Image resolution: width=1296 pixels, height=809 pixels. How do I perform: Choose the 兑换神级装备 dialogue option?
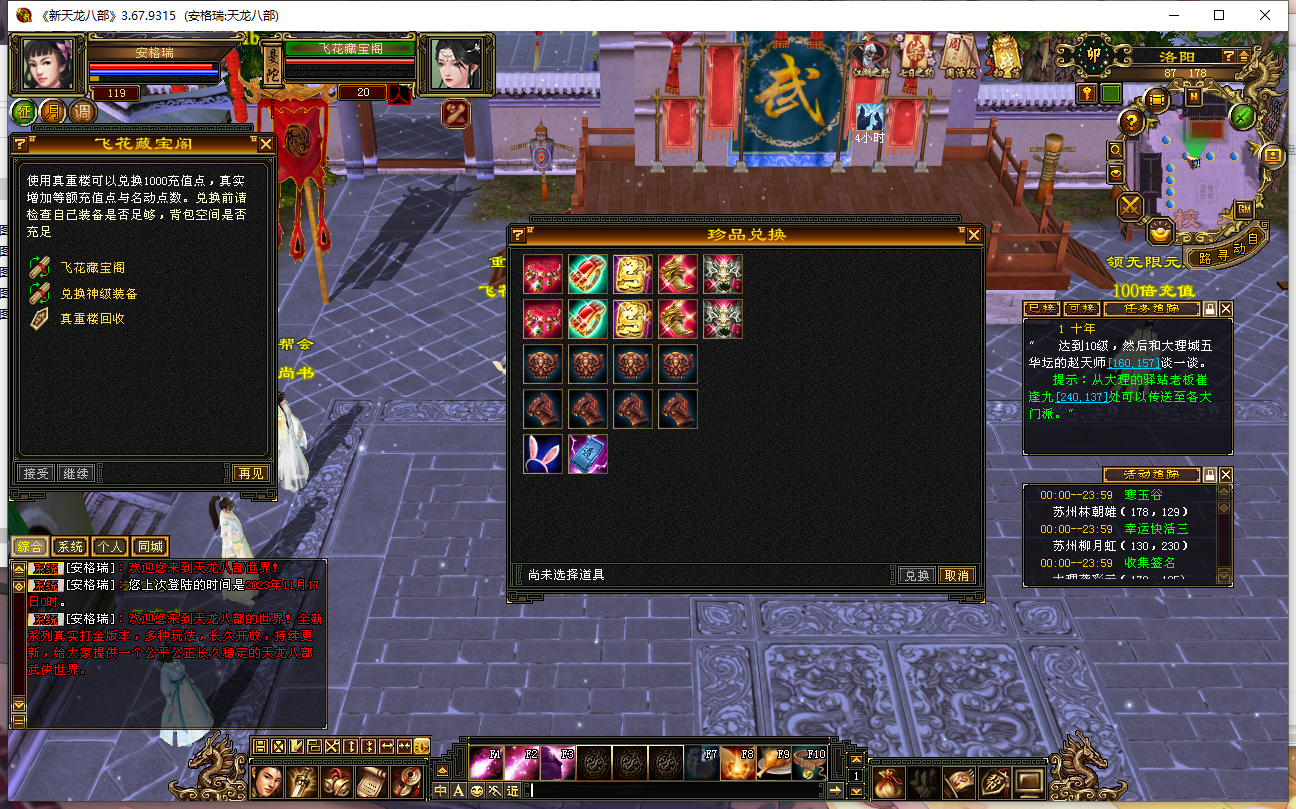pyautogui.click(x=98, y=293)
